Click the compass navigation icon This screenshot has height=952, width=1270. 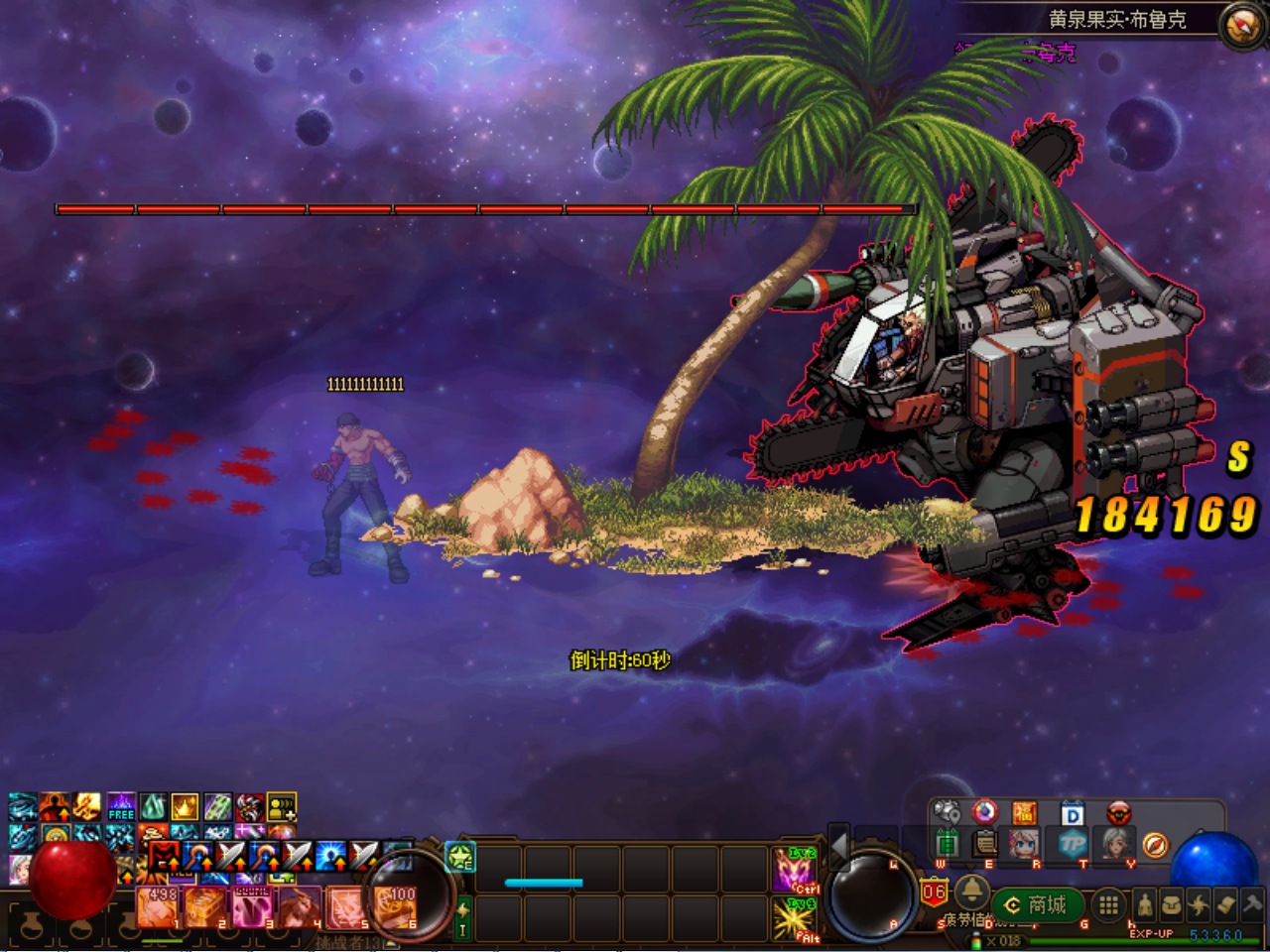tap(1155, 846)
